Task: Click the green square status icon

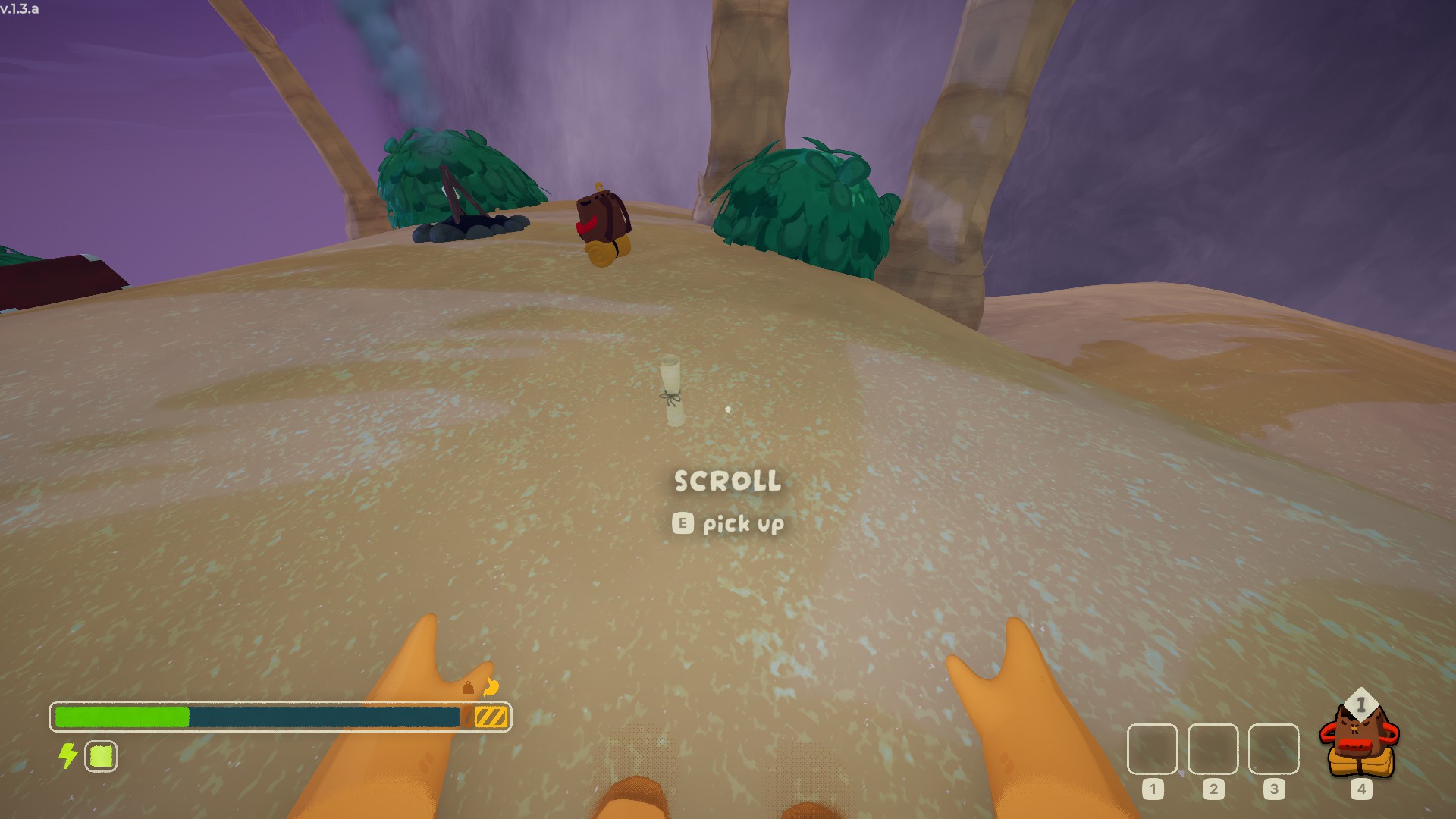Action: click(101, 756)
